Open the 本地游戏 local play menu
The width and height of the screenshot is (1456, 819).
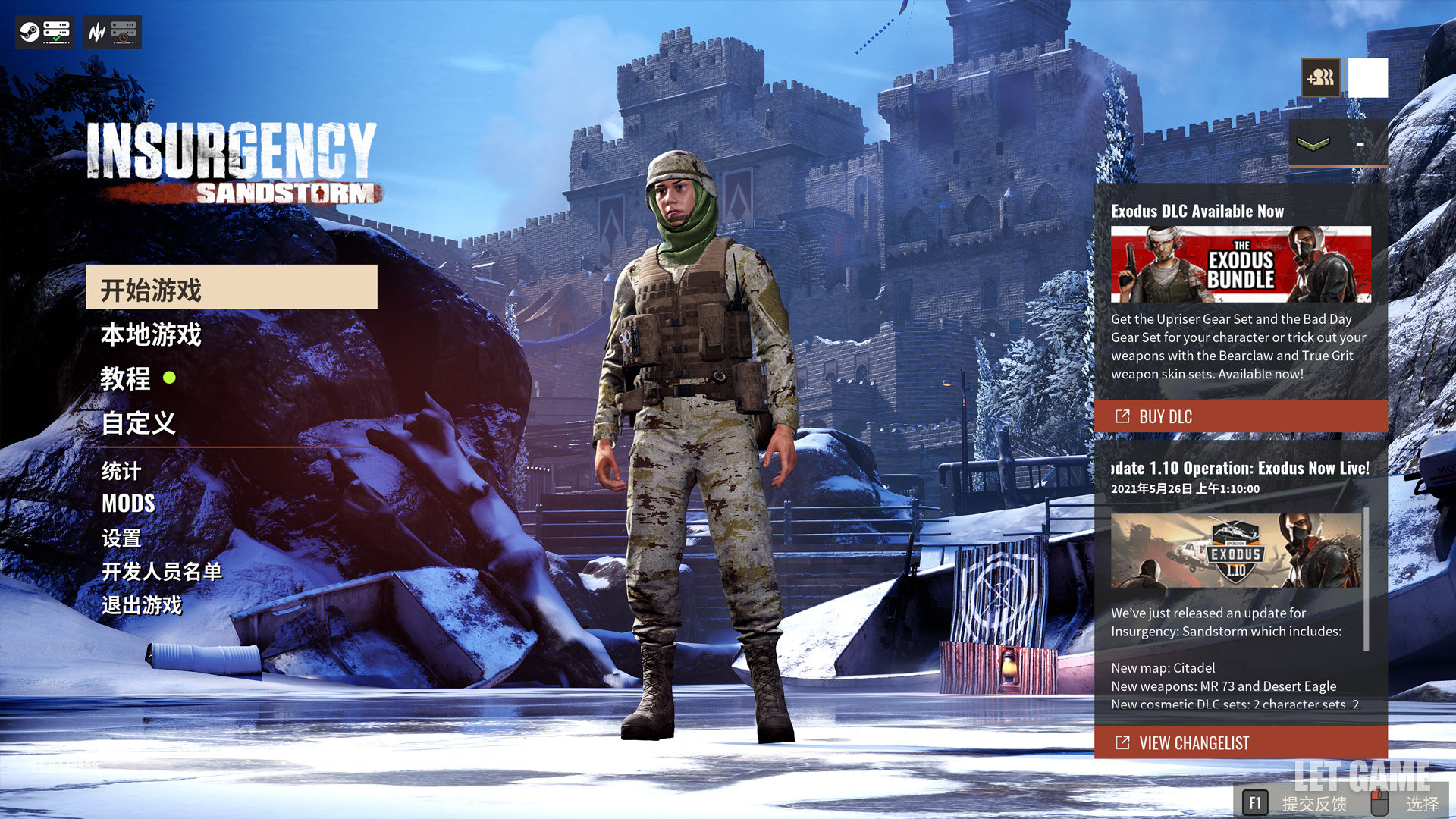click(x=151, y=334)
